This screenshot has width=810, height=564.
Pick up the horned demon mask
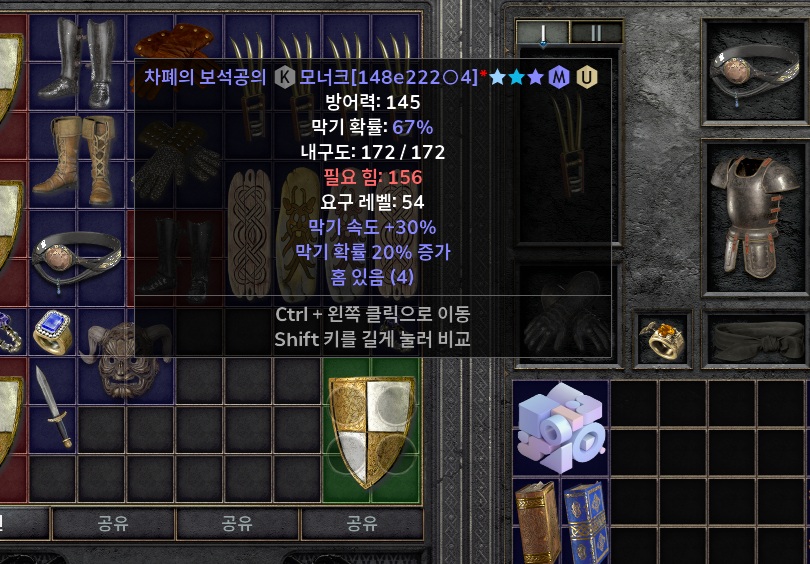click(125, 357)
